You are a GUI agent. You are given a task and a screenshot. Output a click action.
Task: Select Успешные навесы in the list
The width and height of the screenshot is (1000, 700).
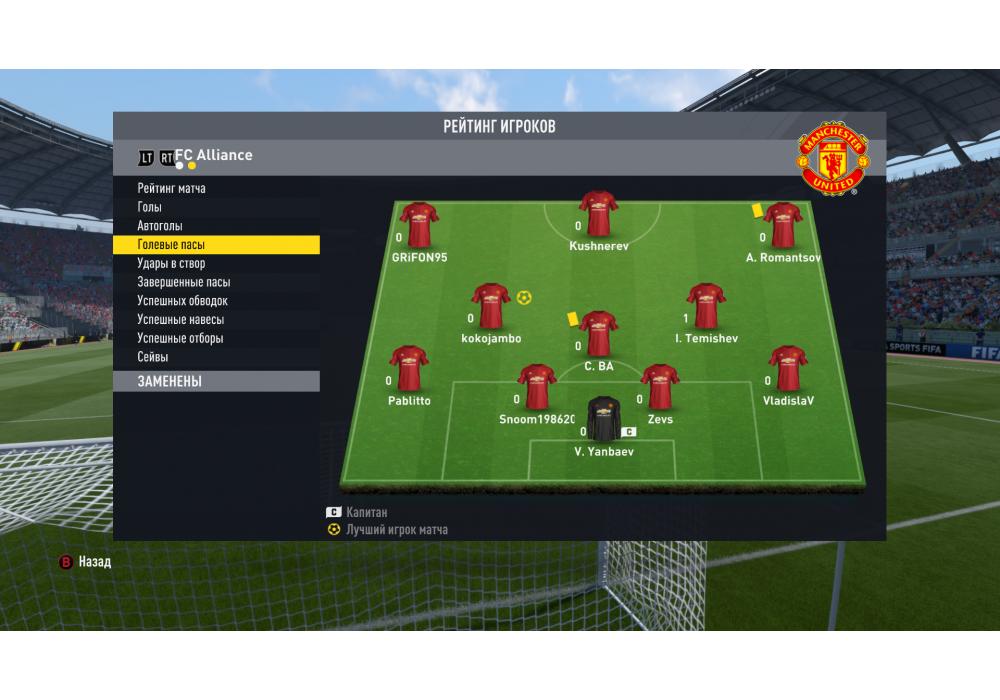tap(181, 320)
